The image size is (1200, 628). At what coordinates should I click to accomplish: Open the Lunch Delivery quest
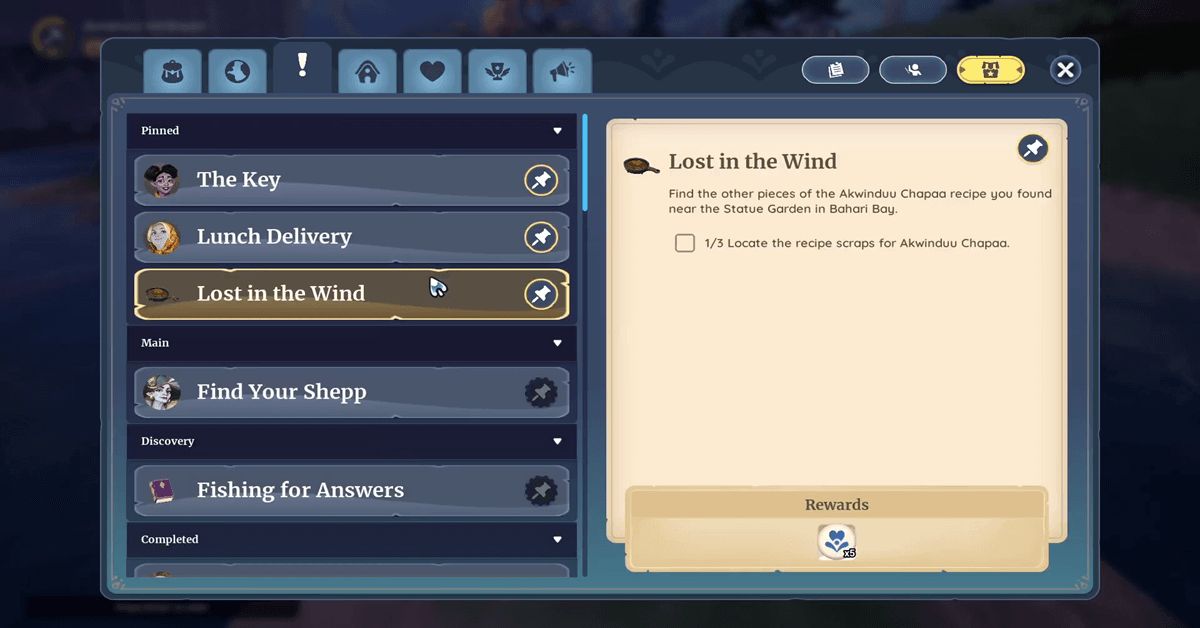(x=330, y=237)
